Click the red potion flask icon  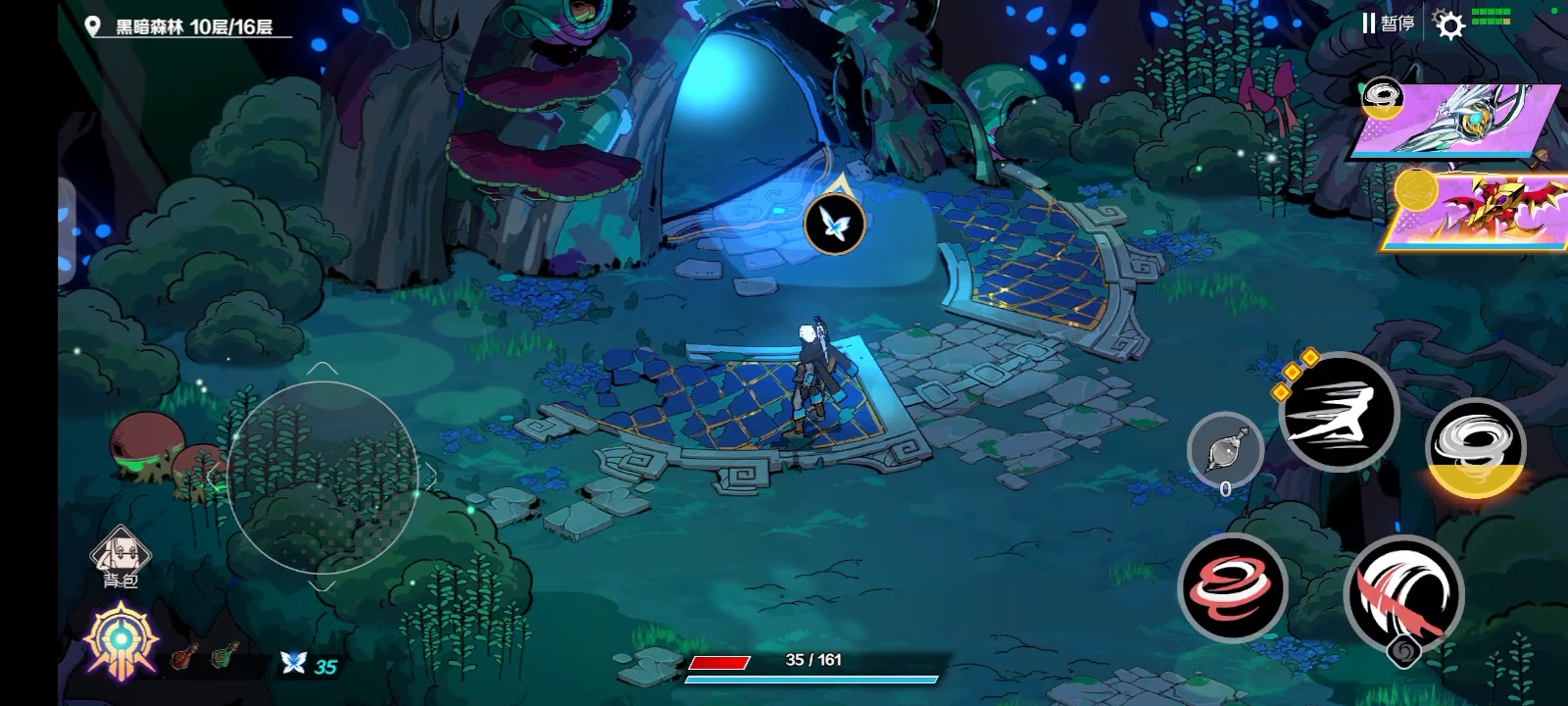[181, 657]
